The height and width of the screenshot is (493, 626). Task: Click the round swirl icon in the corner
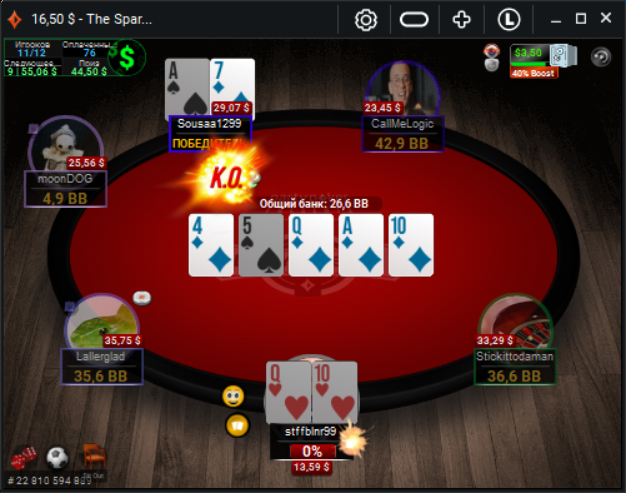click(x=600, y=57)
